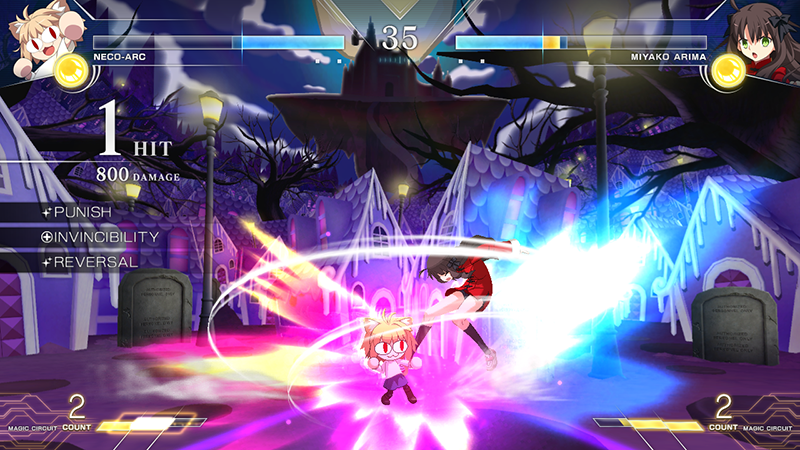Click Neco-Arc's character portrait

37,38
